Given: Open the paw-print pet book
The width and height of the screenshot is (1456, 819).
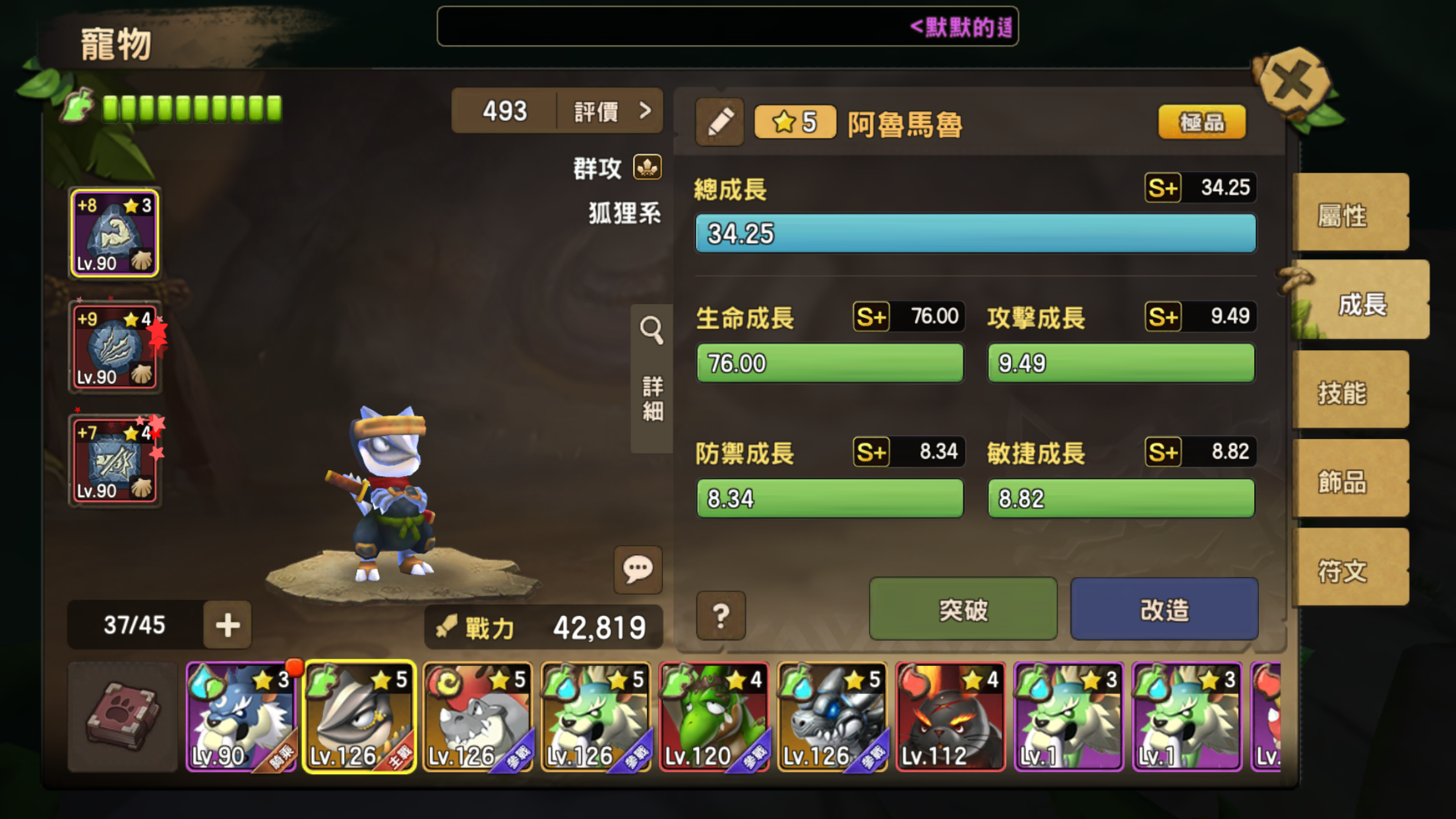Looking at the screenshot, I should [123, 717].
